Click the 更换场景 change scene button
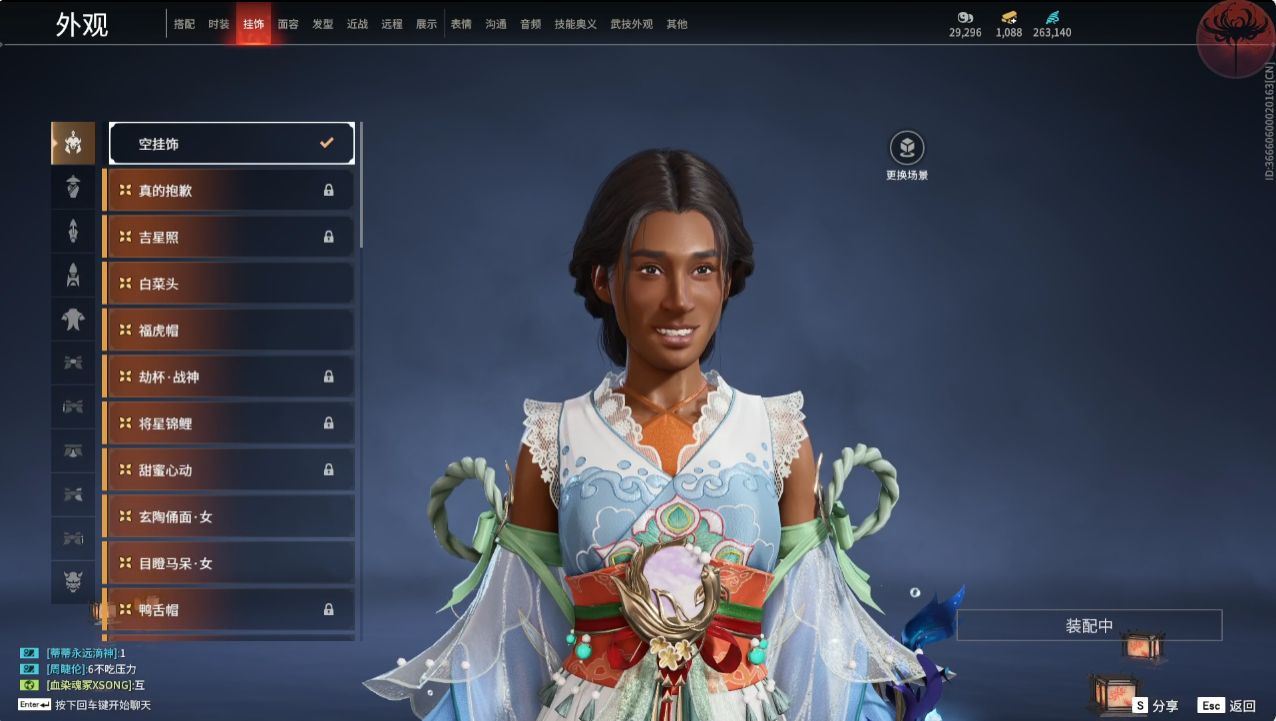 [x=907, y=149]
